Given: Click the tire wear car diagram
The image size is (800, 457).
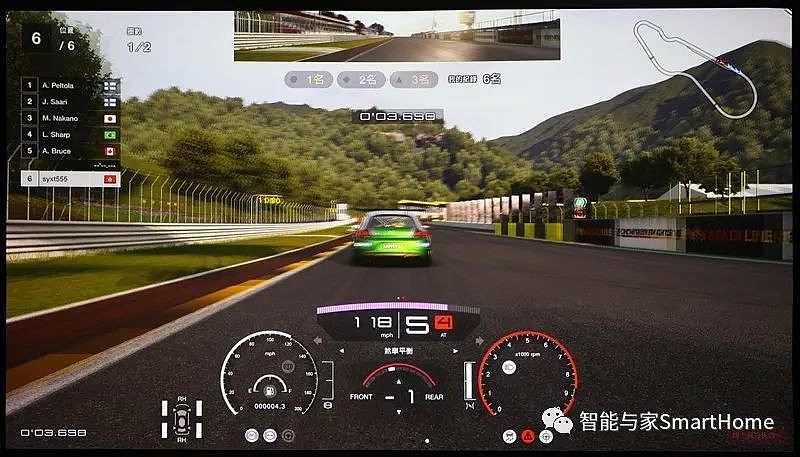Looking at the screenshot, I should point(182,421).
